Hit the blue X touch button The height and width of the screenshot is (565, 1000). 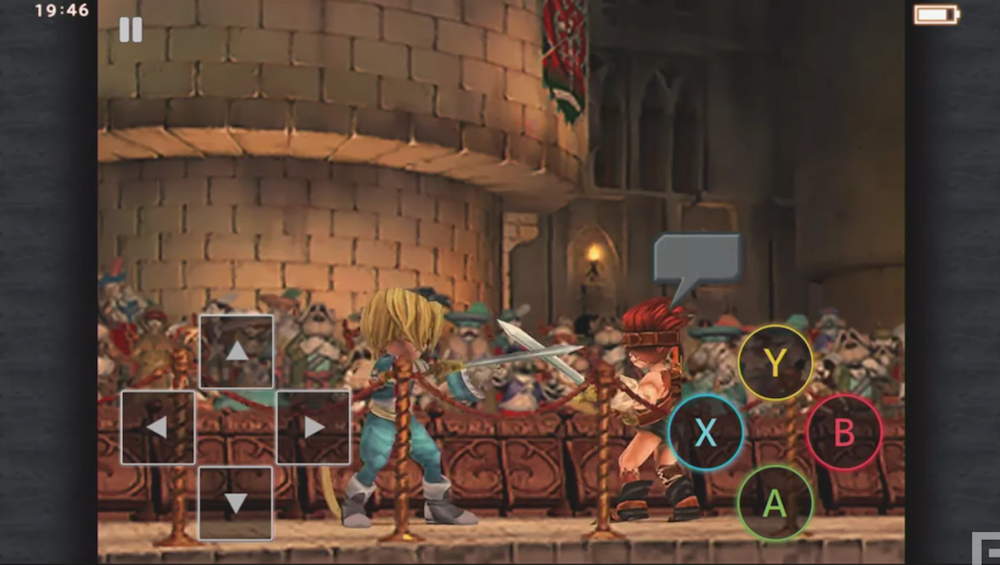tap(706, 432)
